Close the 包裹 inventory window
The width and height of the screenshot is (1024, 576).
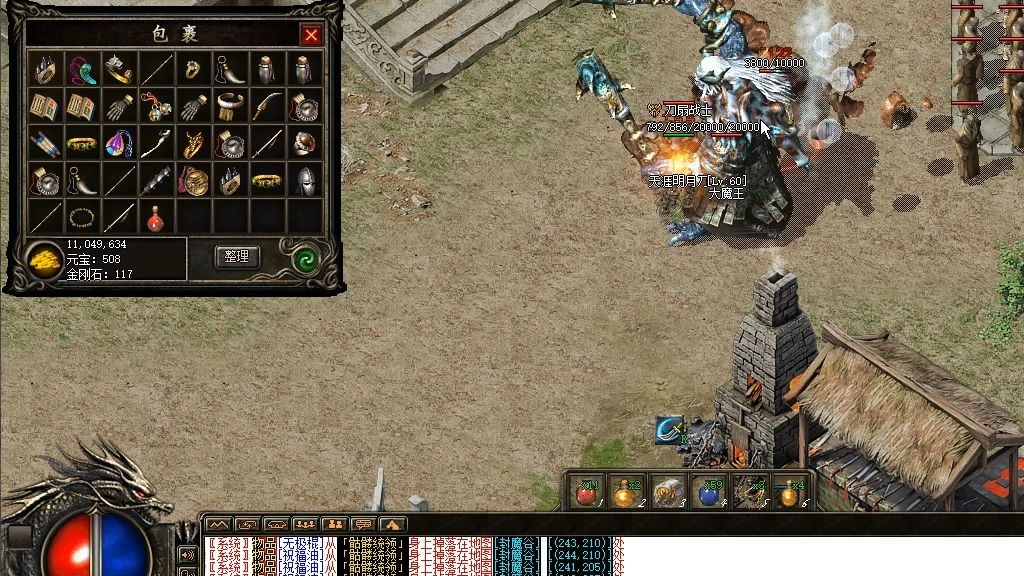pos(311,36)
